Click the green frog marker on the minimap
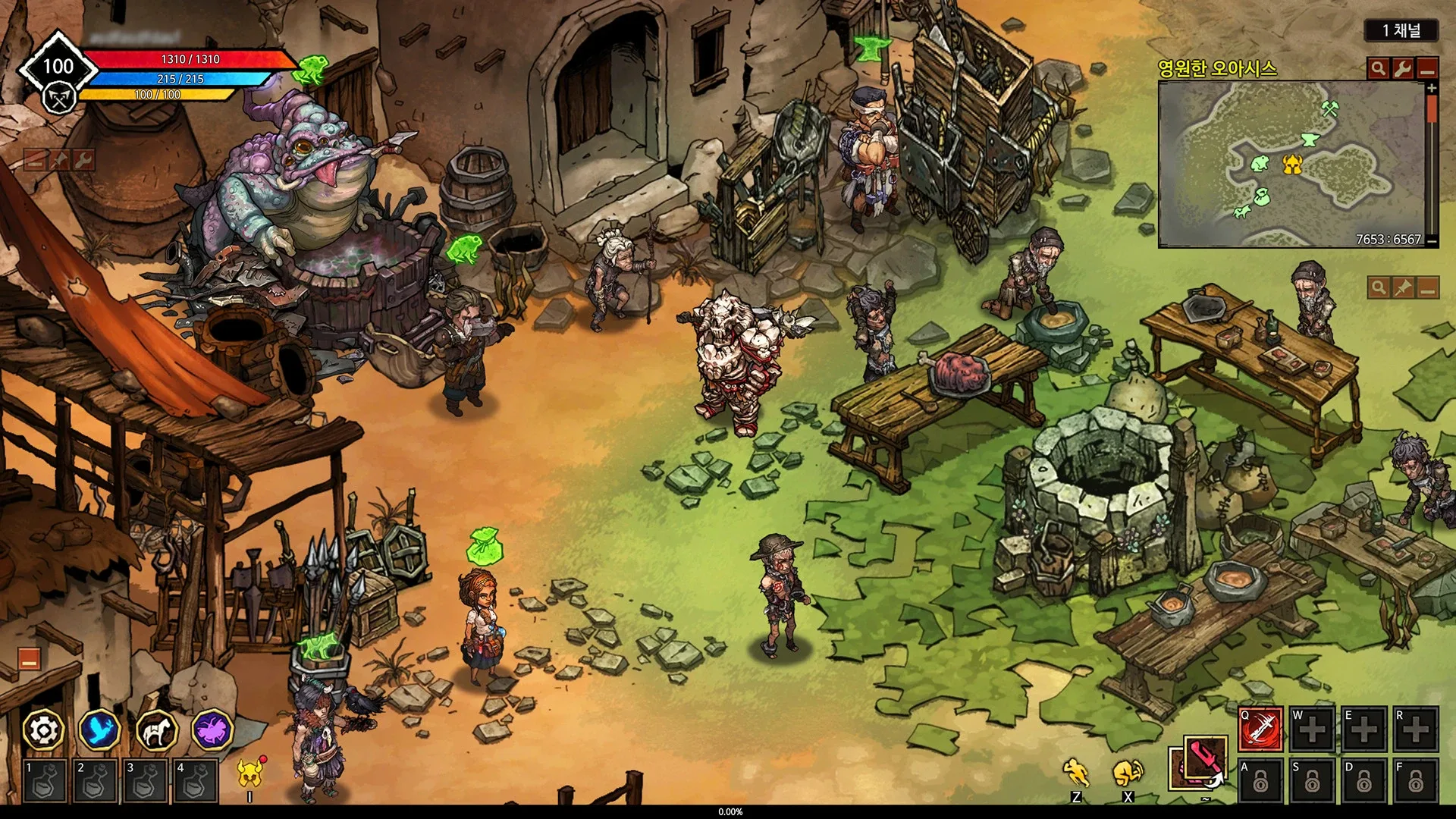The width and height of the screenshot is (1456, 819). (x=1260, y=162)
